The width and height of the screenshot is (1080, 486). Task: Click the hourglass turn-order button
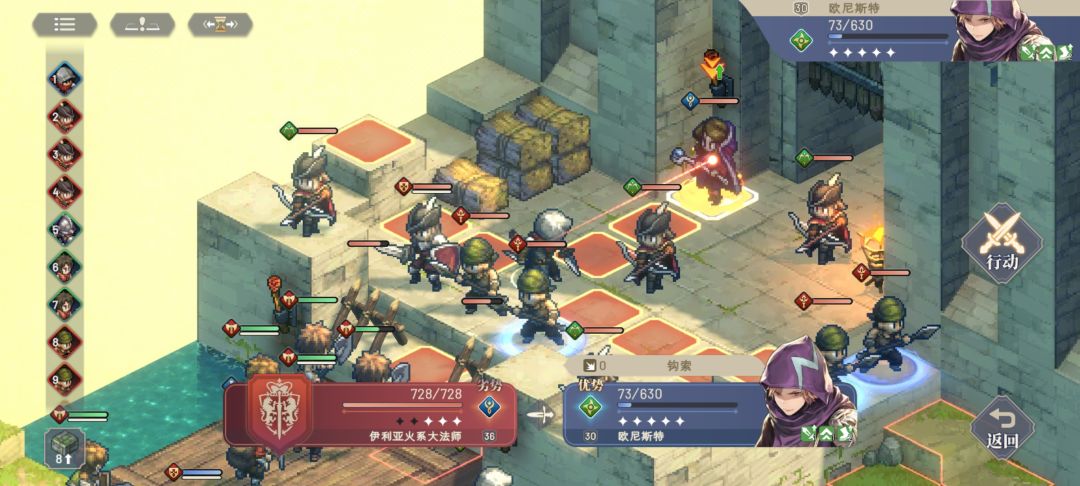pos(220,24)
